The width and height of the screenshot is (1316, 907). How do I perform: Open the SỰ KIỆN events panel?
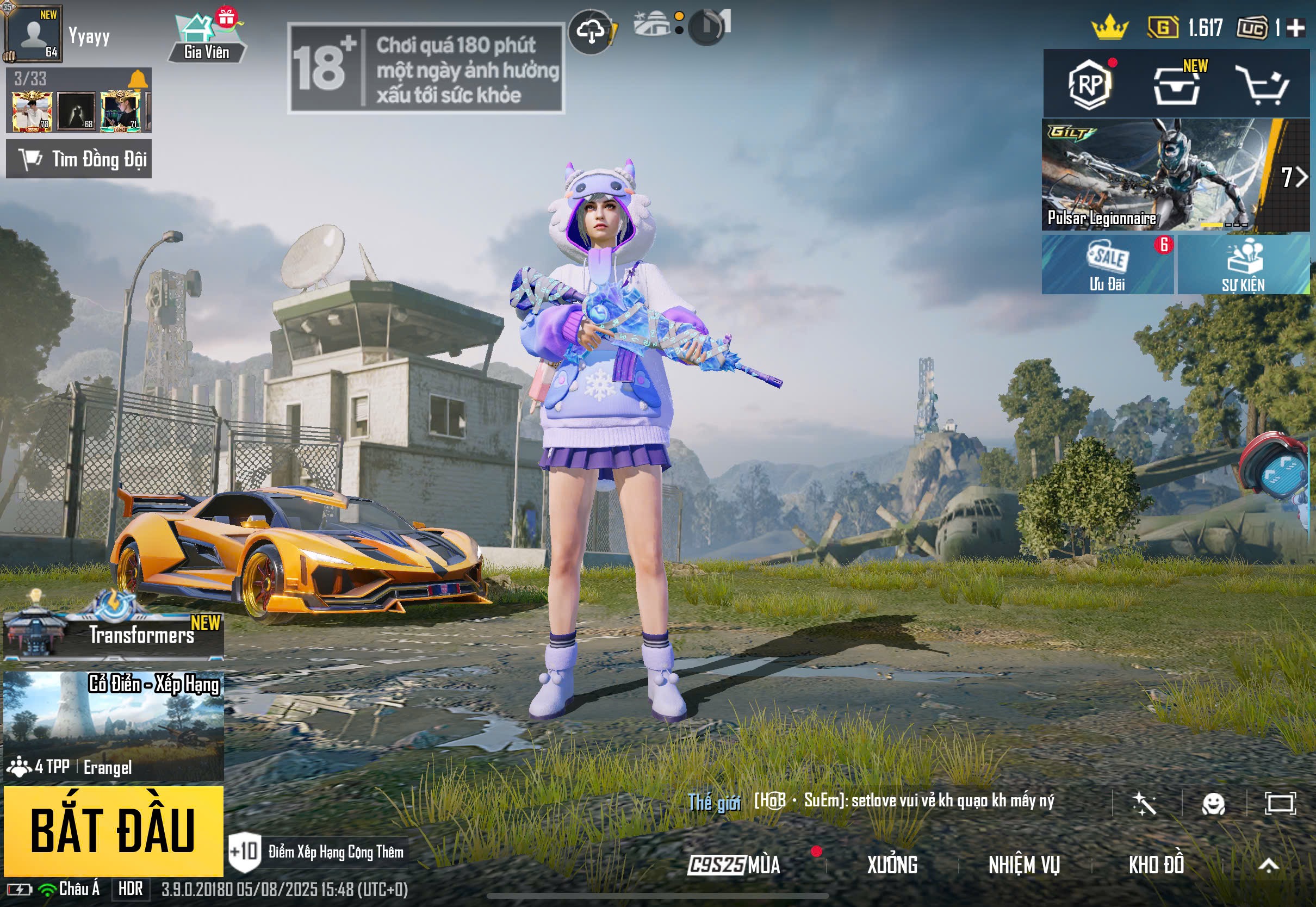[x=1243, y=265]
